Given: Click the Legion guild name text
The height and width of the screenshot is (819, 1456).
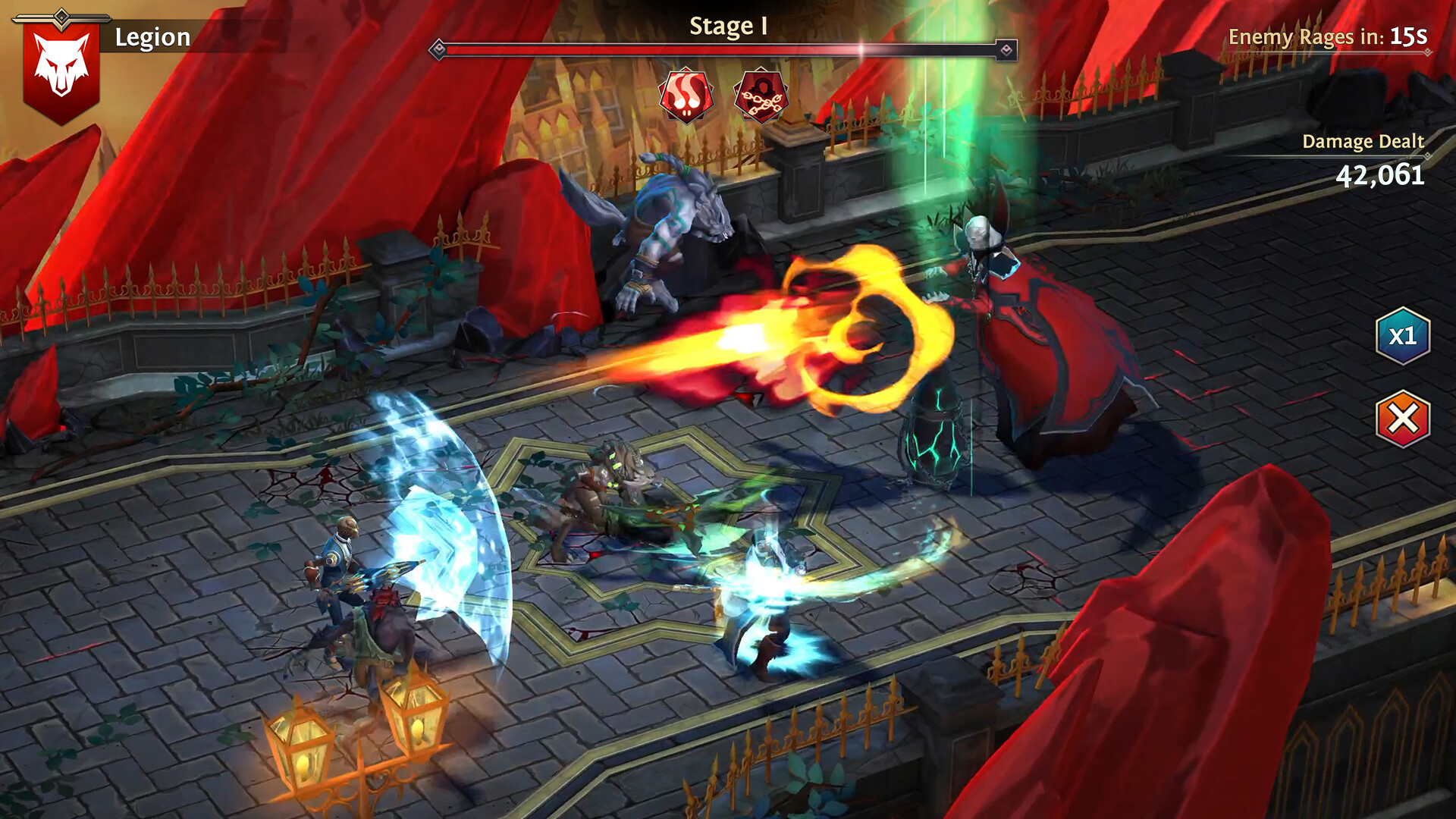Looking at the screenshot, I should click(152, 35).
